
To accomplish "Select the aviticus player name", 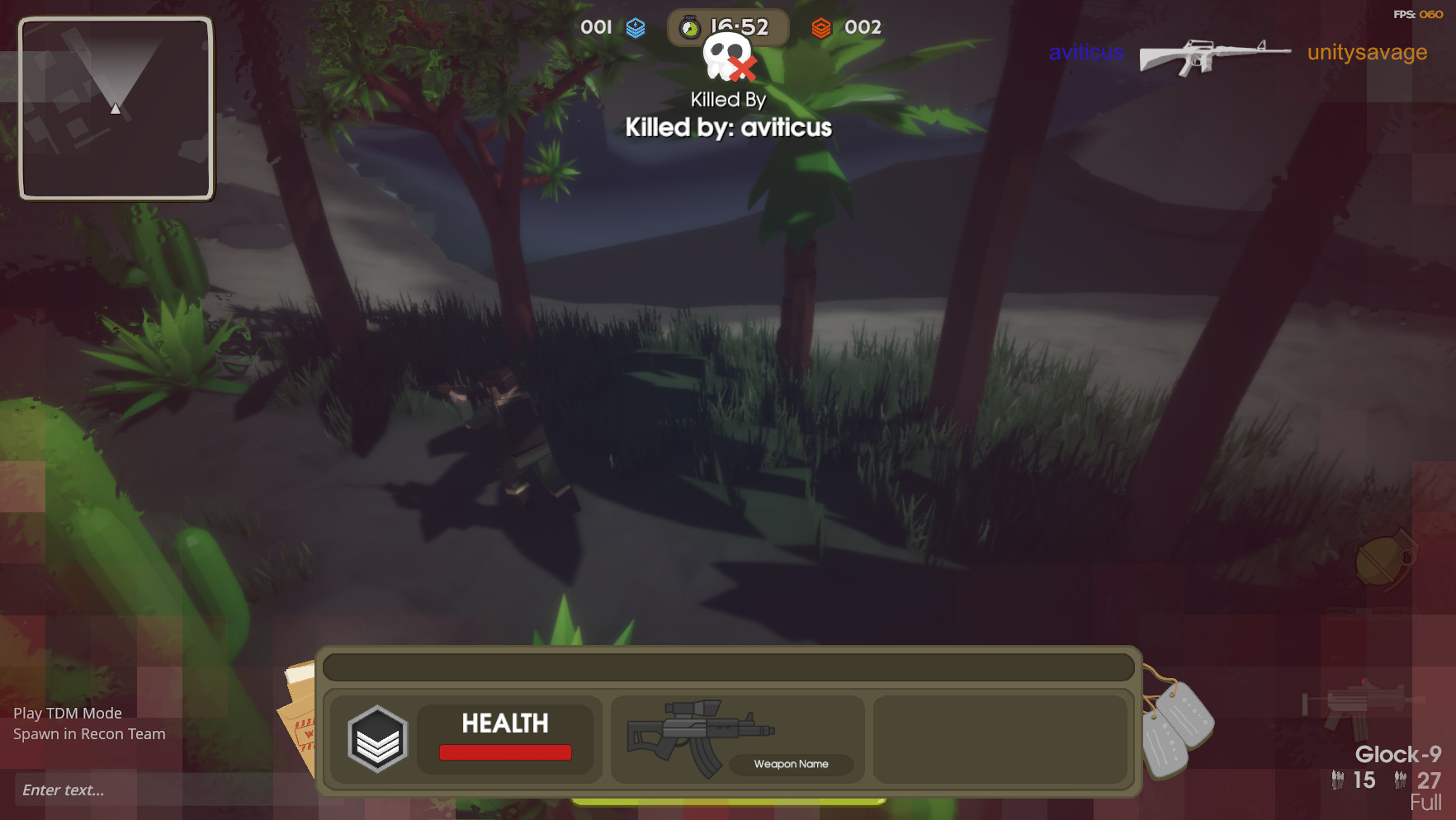I will pos(1085,53).
